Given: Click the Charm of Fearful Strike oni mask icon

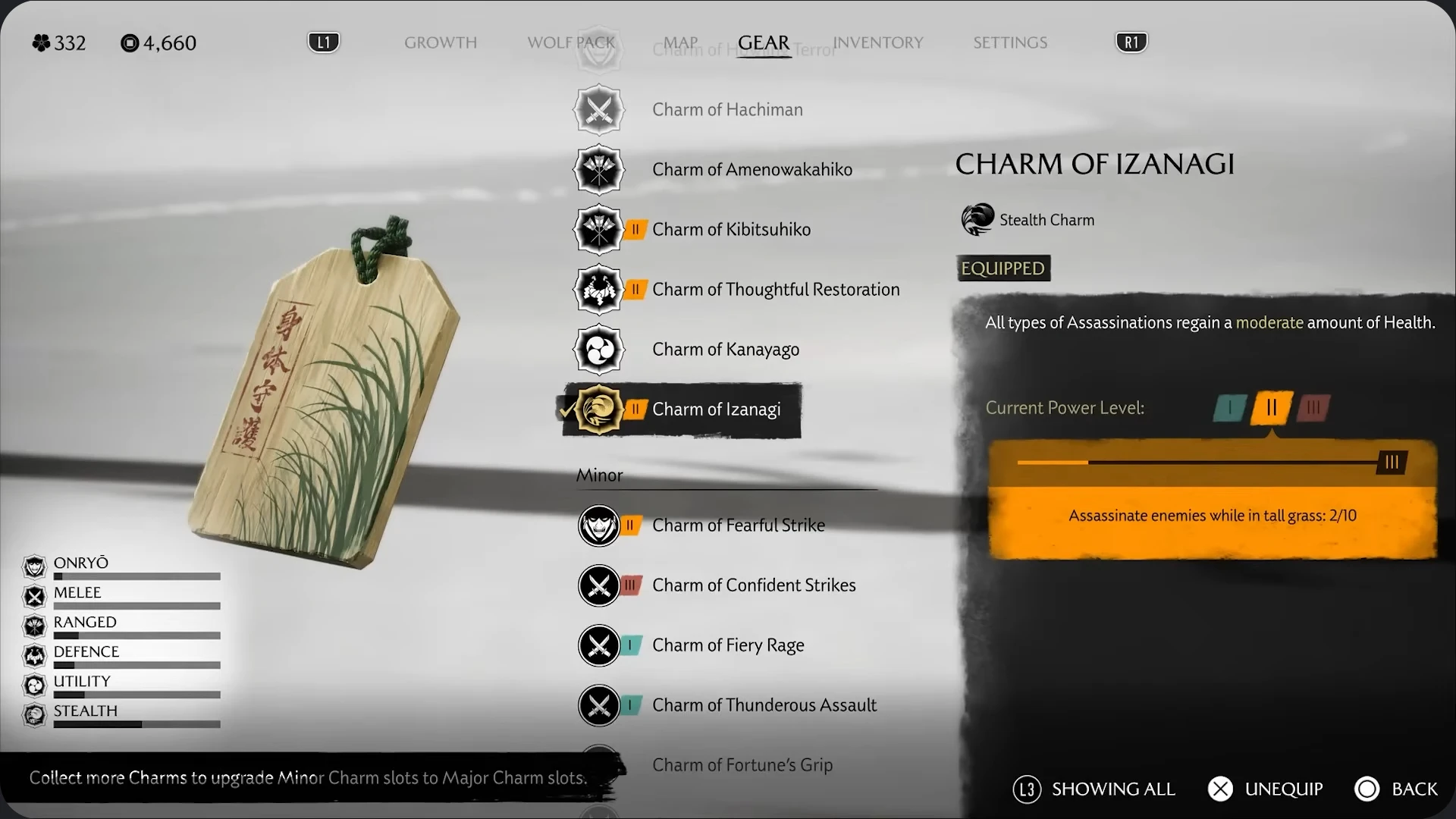Looking at the screenshot, I should point(598,525).
